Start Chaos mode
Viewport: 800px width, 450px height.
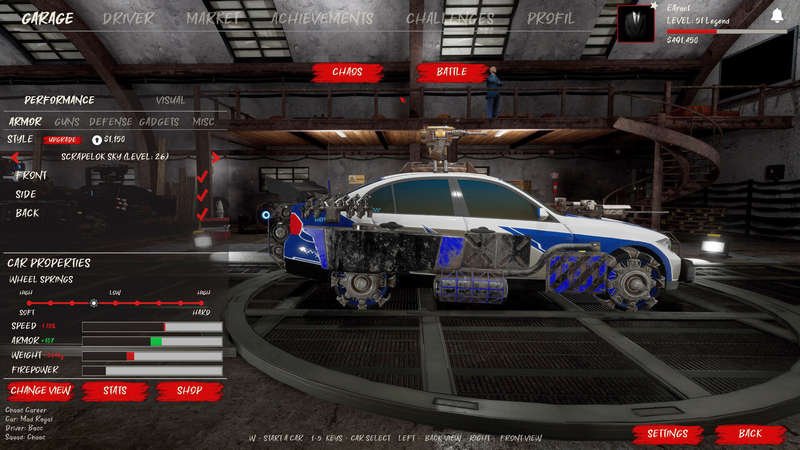[x=347, y=72]
